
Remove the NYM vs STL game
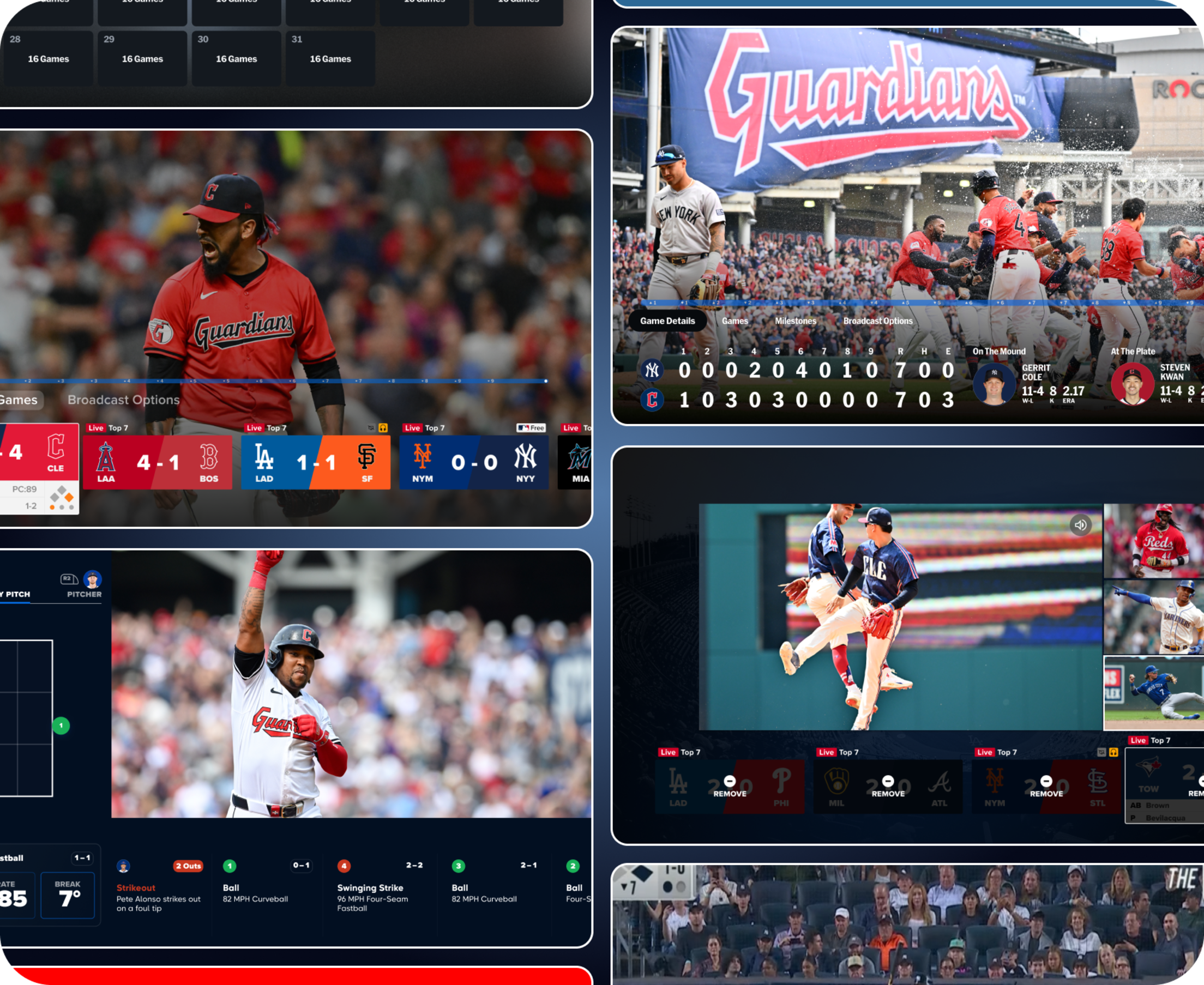coord(1046,786)
